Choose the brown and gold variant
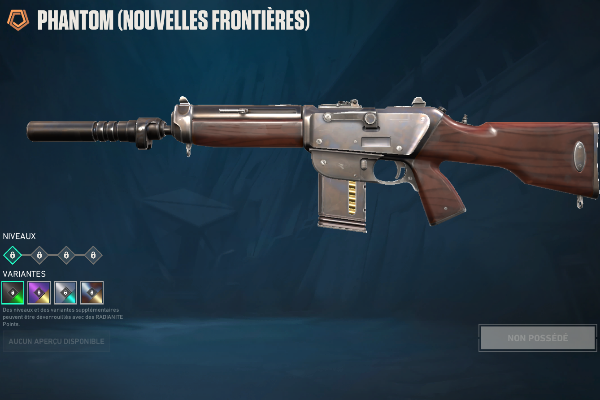The image size is (600, 400). pos(92,293)
